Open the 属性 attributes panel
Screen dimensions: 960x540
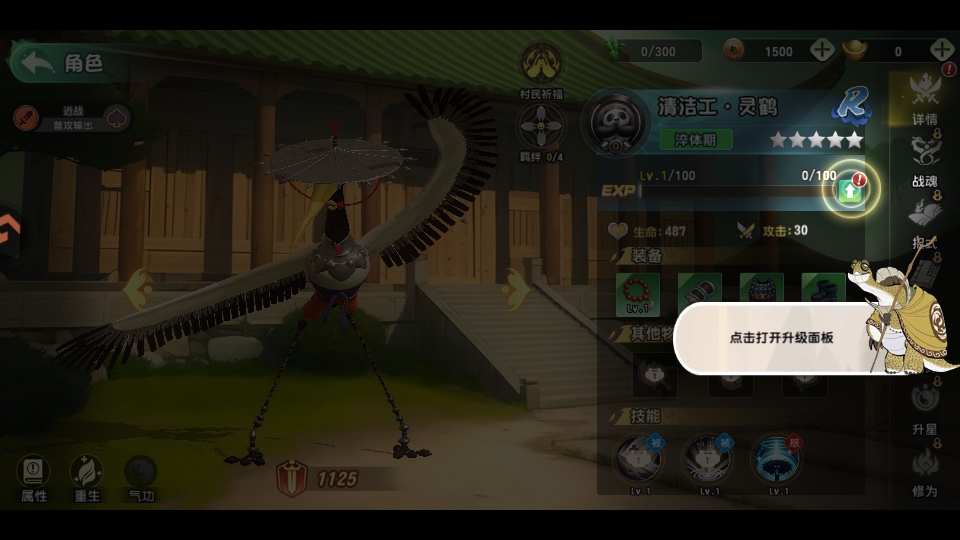(34, 477)
